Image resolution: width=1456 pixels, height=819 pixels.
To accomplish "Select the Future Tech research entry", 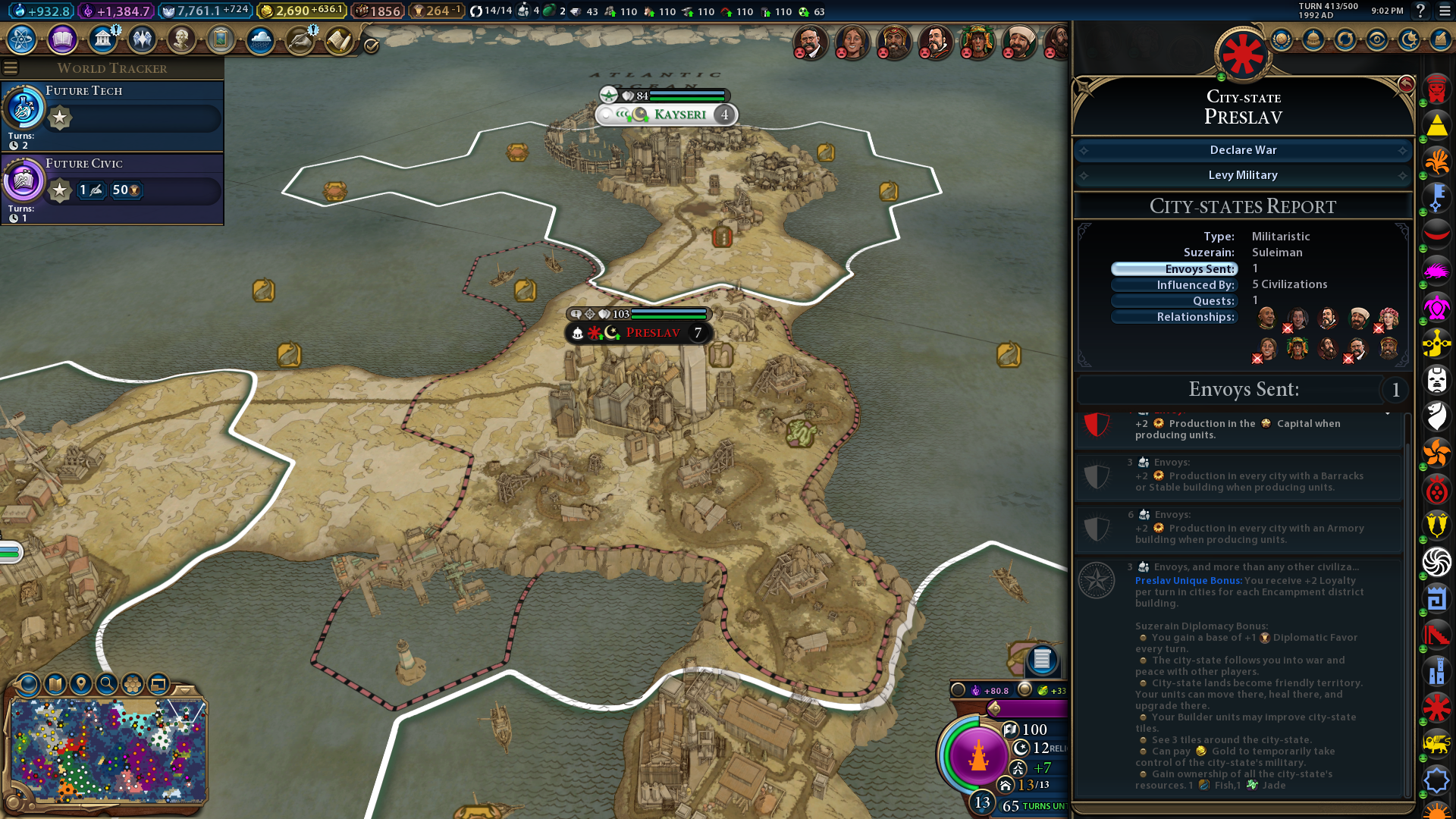I will [x=112, y=114].
